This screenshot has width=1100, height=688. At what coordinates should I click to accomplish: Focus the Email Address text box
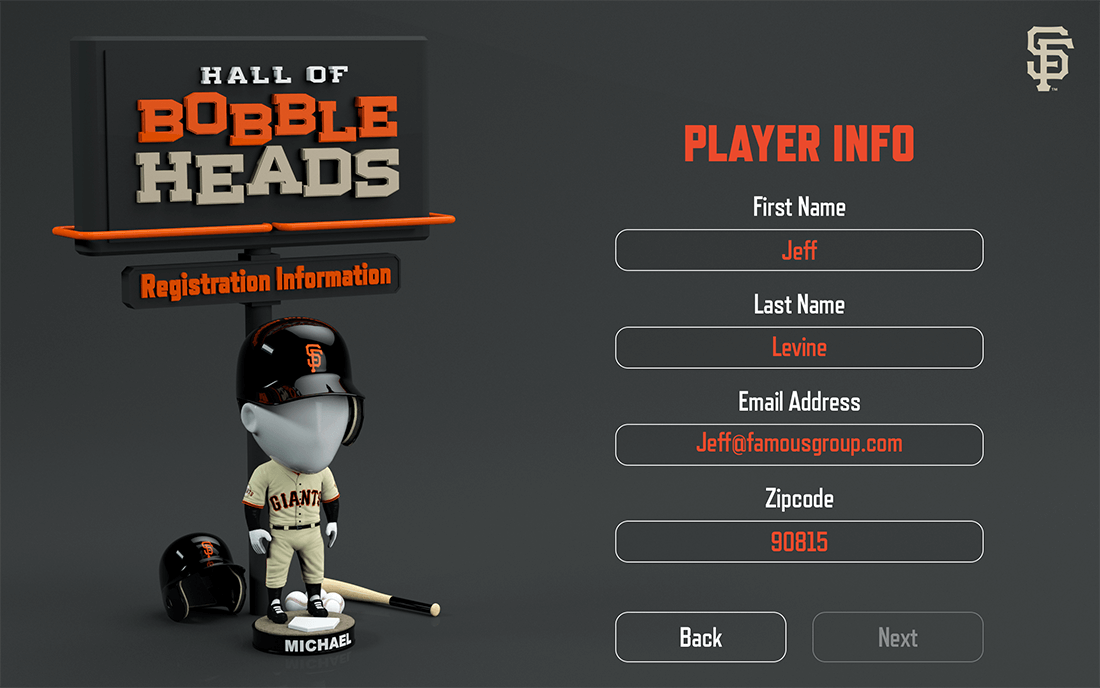[799, 444]
